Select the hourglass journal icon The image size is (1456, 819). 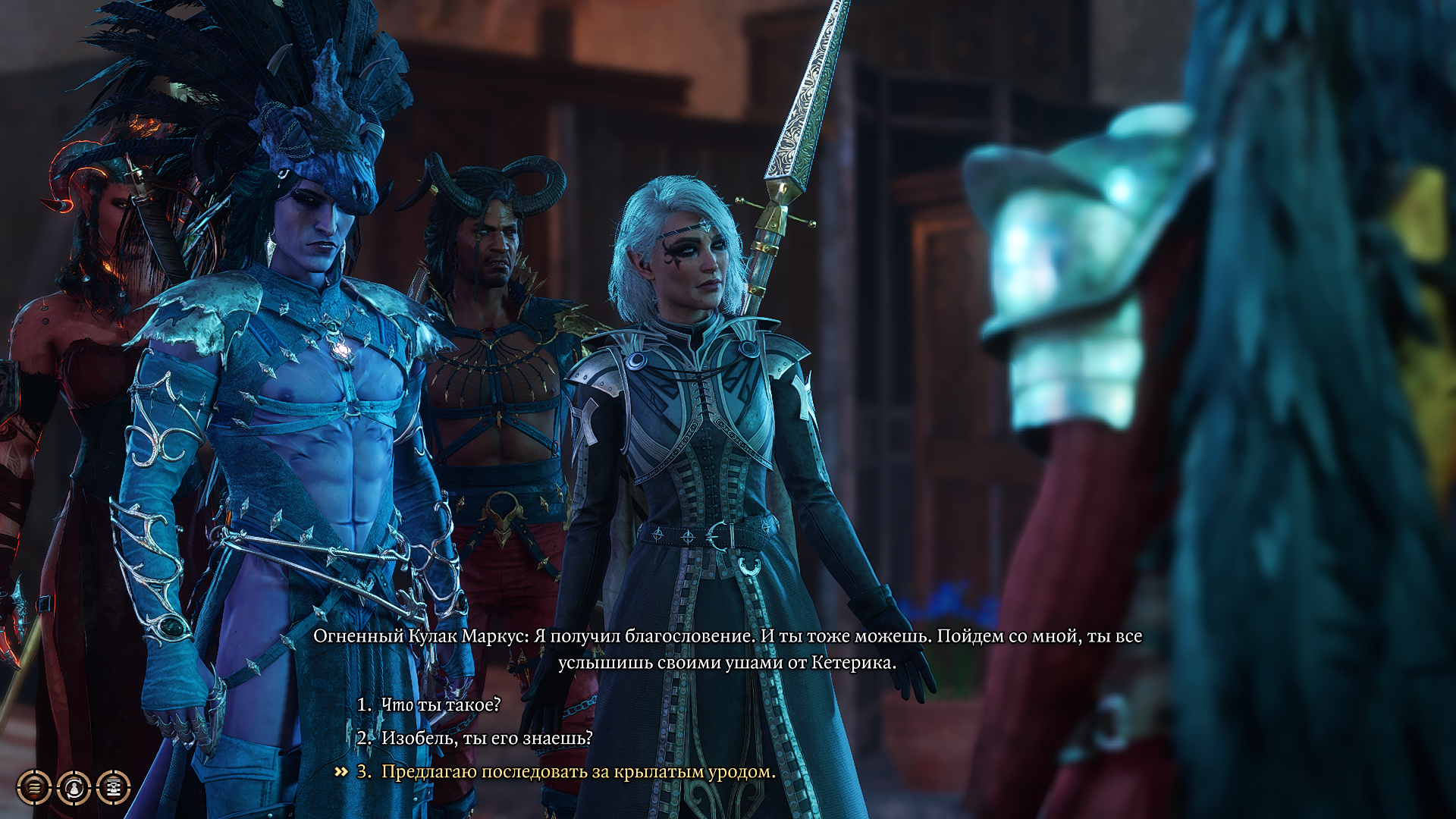point(112,789)
